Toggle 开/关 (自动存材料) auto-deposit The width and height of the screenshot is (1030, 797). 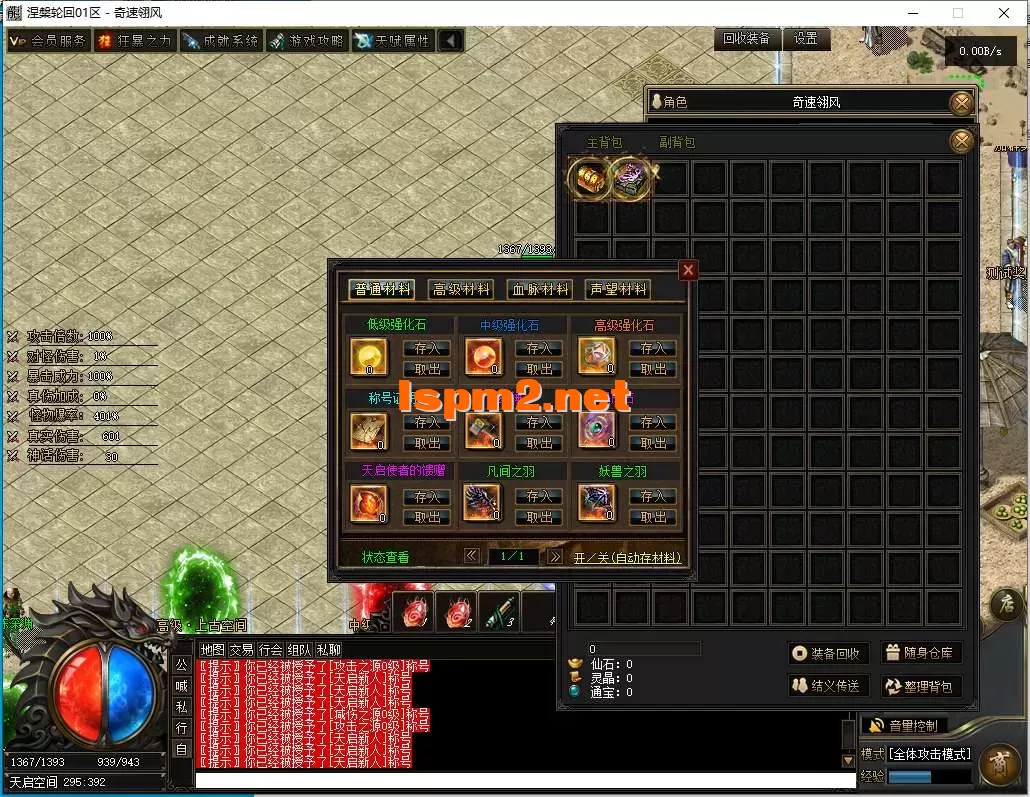(628, 557)
